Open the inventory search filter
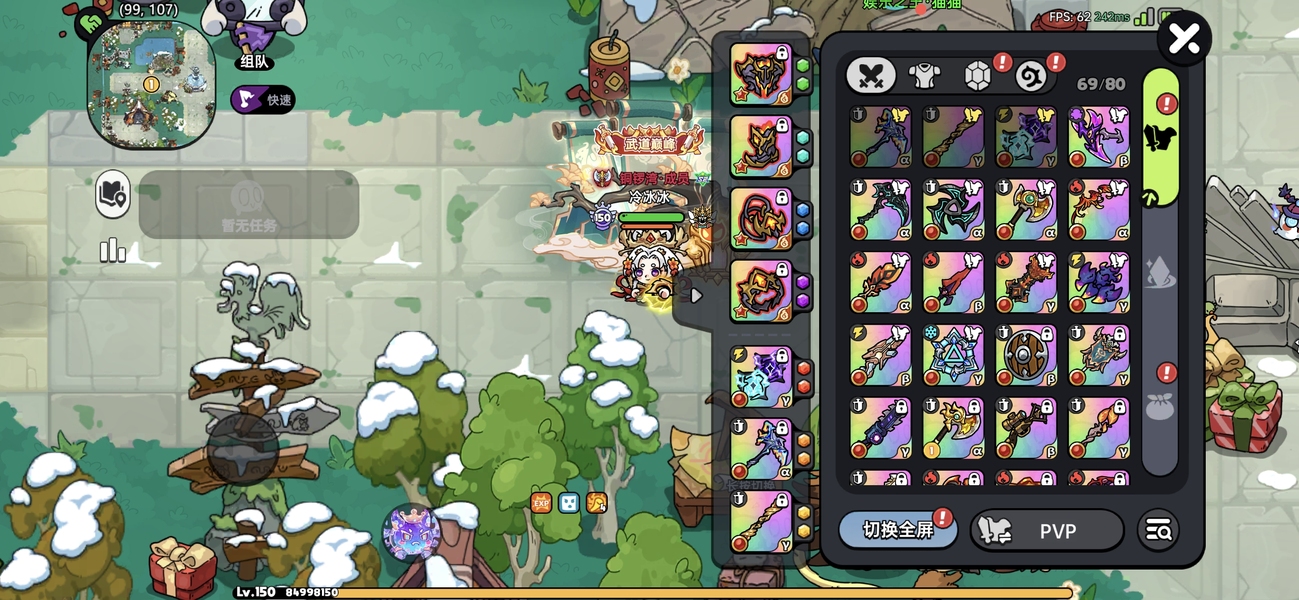 (1159, 530)
